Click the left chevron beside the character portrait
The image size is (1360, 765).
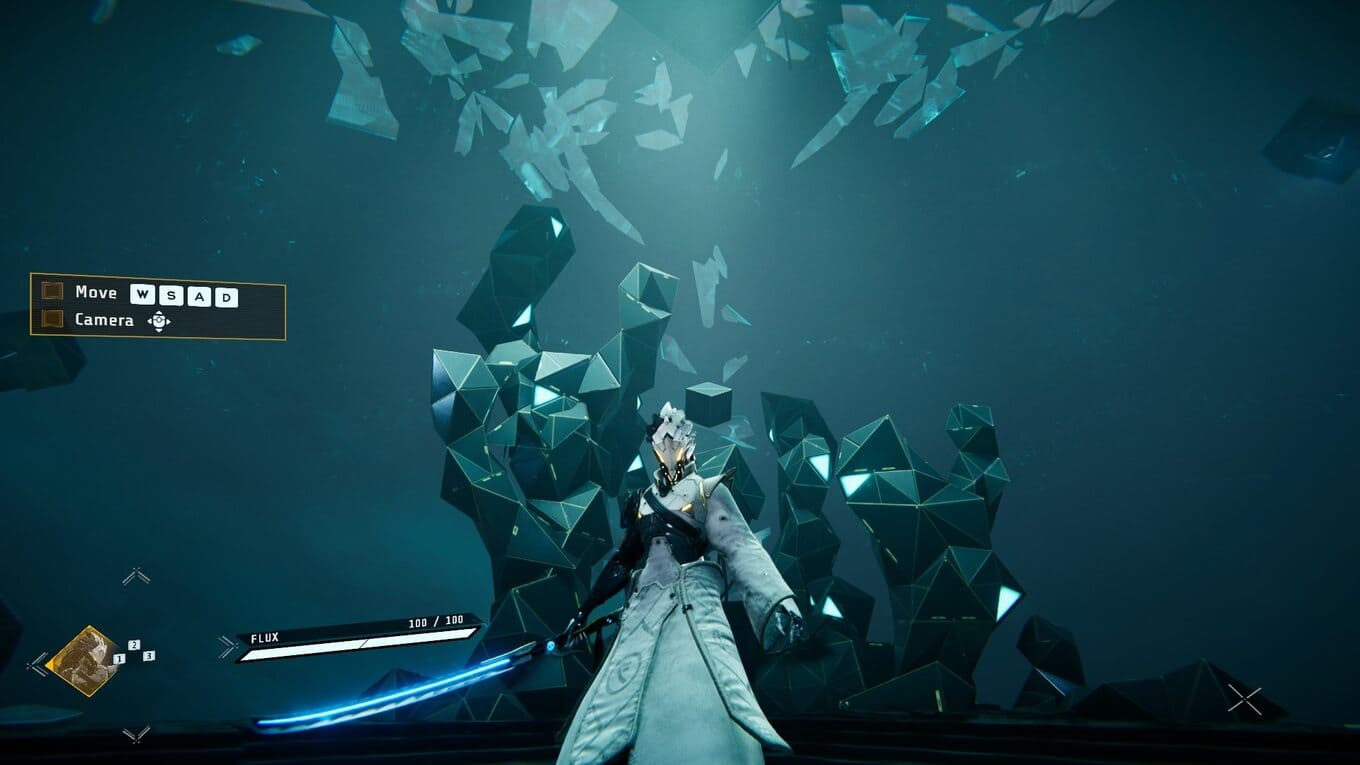pos(39,661)
